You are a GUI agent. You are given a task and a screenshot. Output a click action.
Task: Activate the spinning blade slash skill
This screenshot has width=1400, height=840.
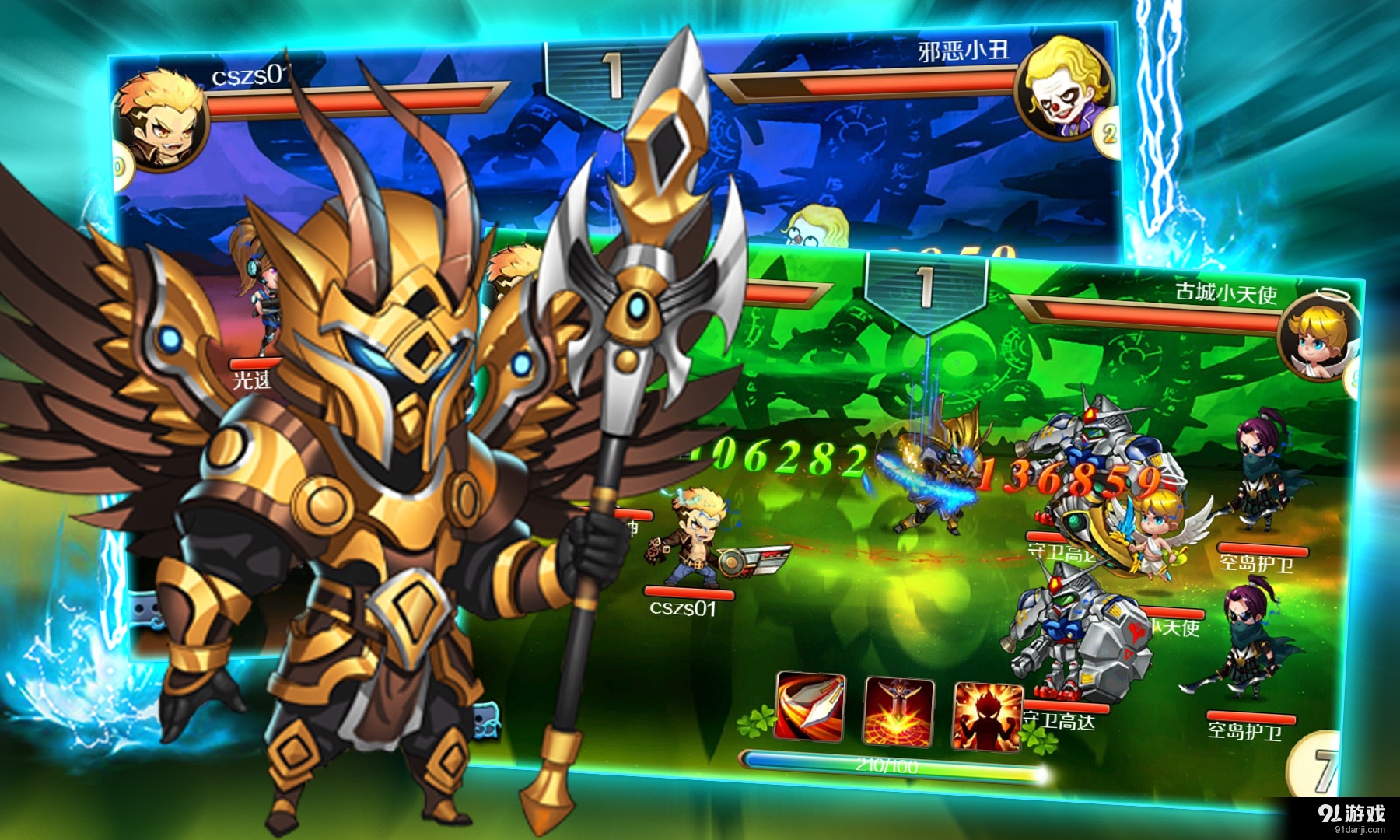pyautogui.click(x=810, y=706)
